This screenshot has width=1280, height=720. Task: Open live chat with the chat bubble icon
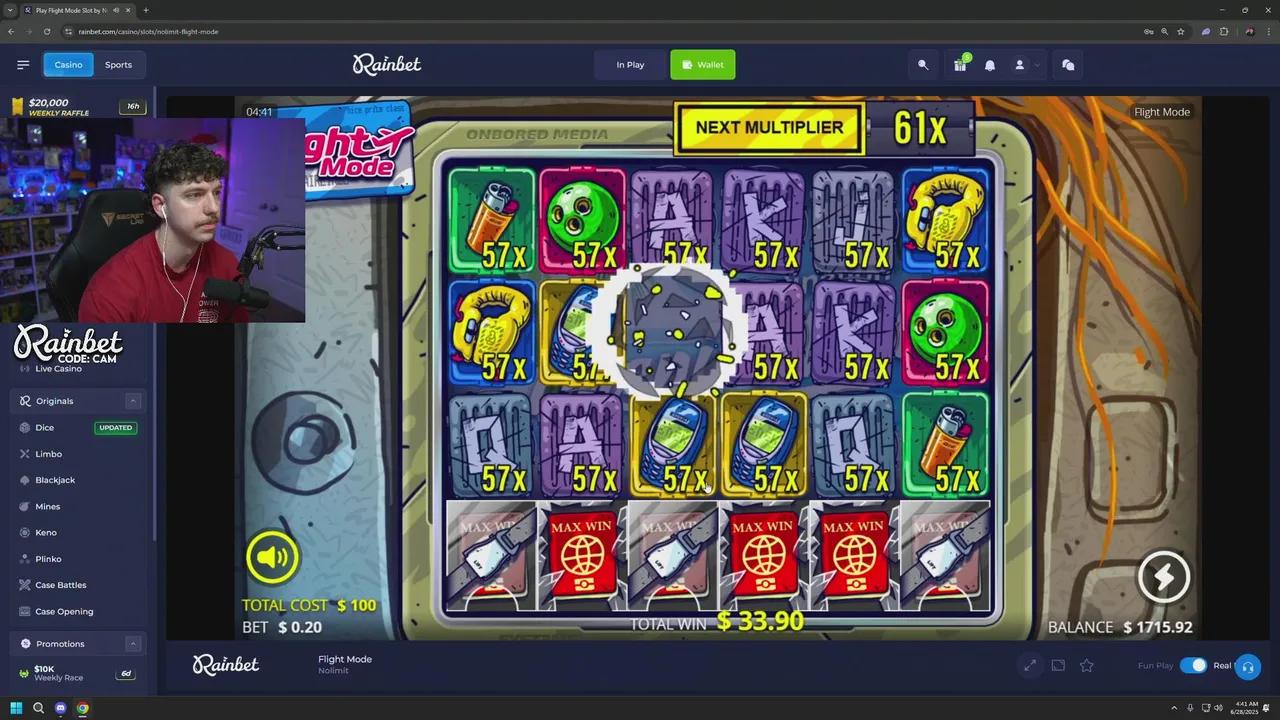pos(1068,64)
